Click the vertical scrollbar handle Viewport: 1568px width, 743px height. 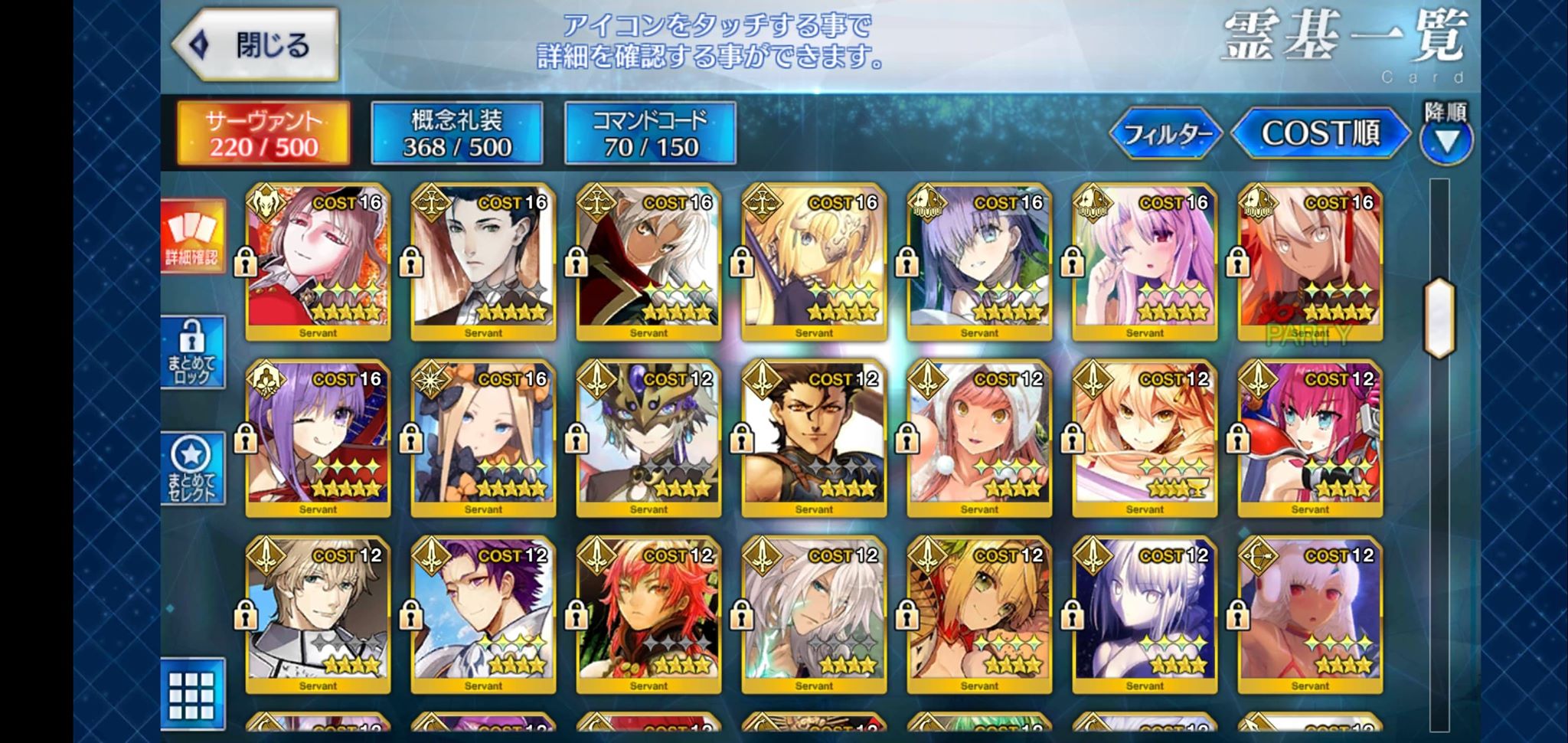tap(1439, 318)
